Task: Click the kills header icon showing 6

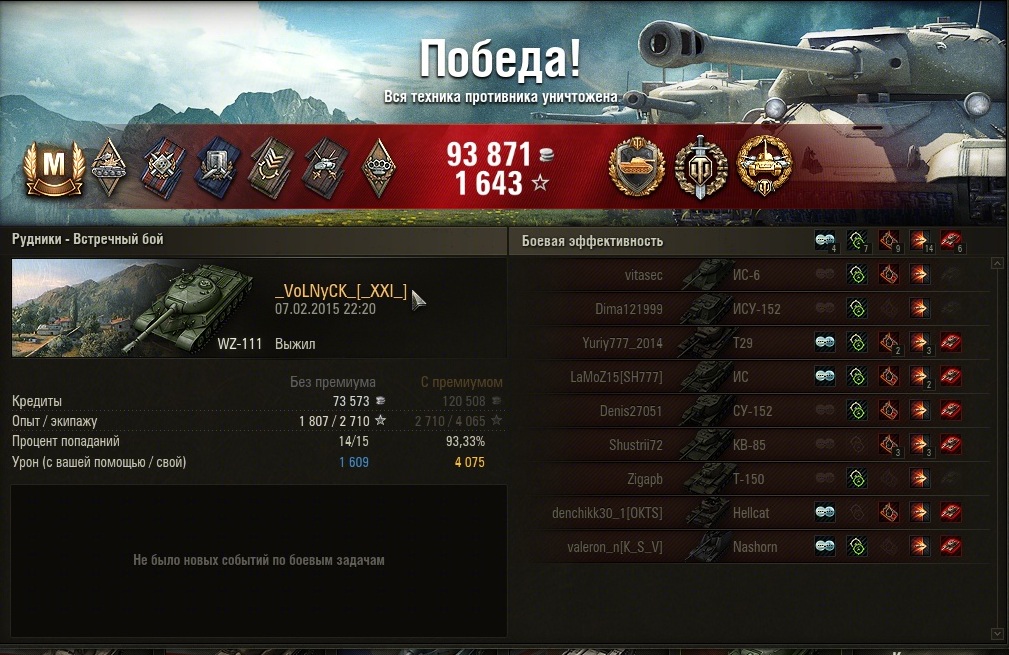Action: 951,241
